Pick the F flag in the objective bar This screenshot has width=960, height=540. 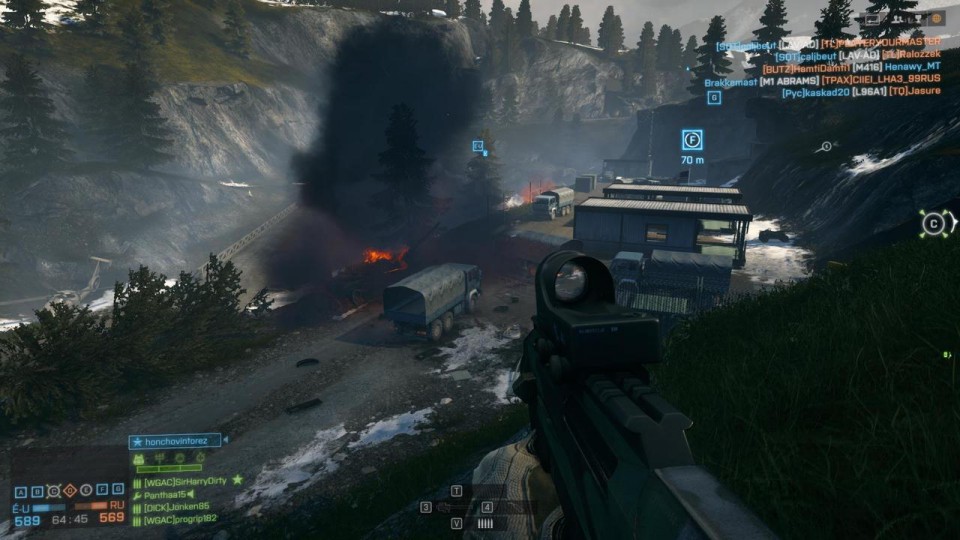click(101, 491)
